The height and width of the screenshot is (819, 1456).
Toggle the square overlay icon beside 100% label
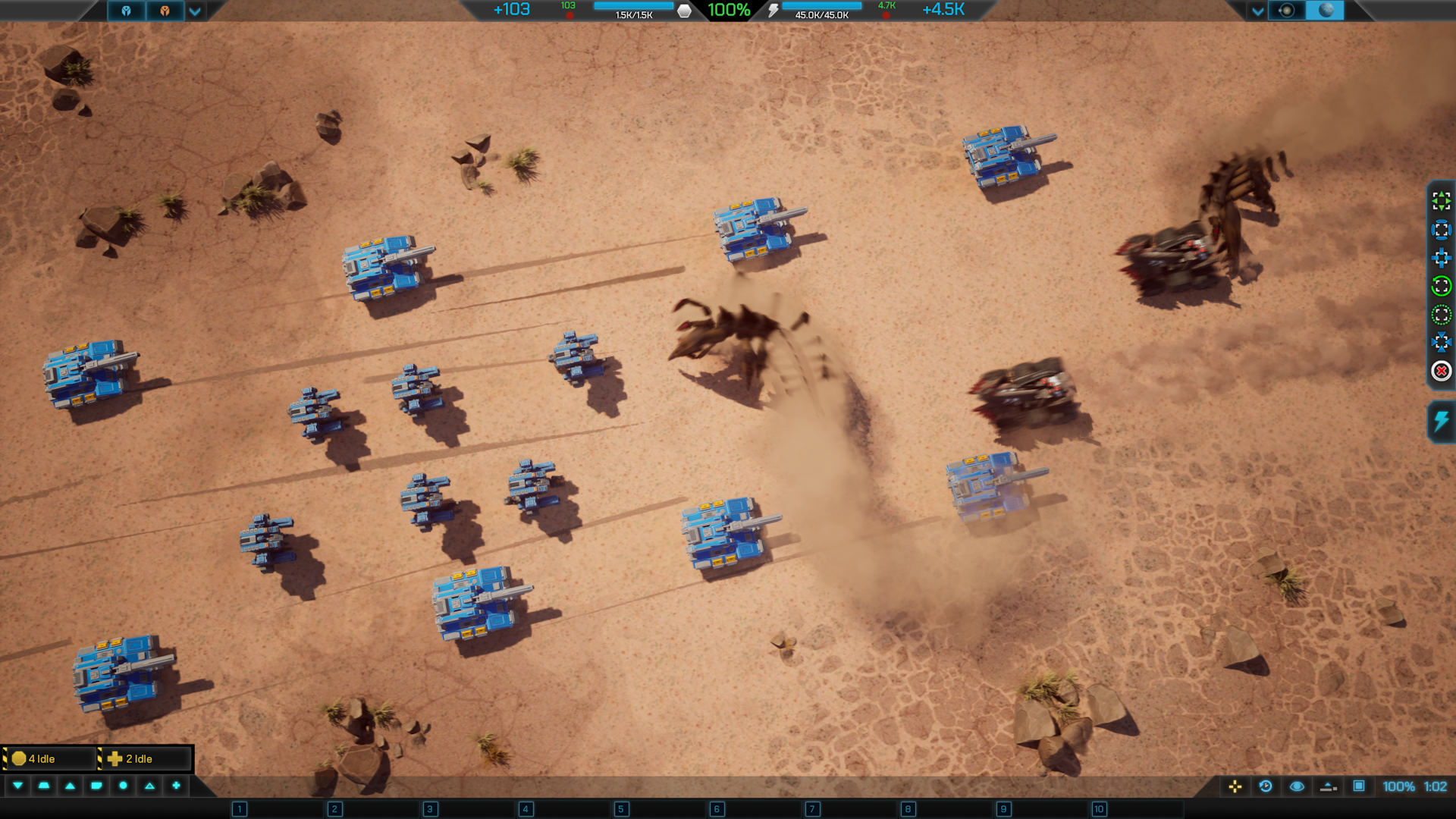coord(1357,787)
